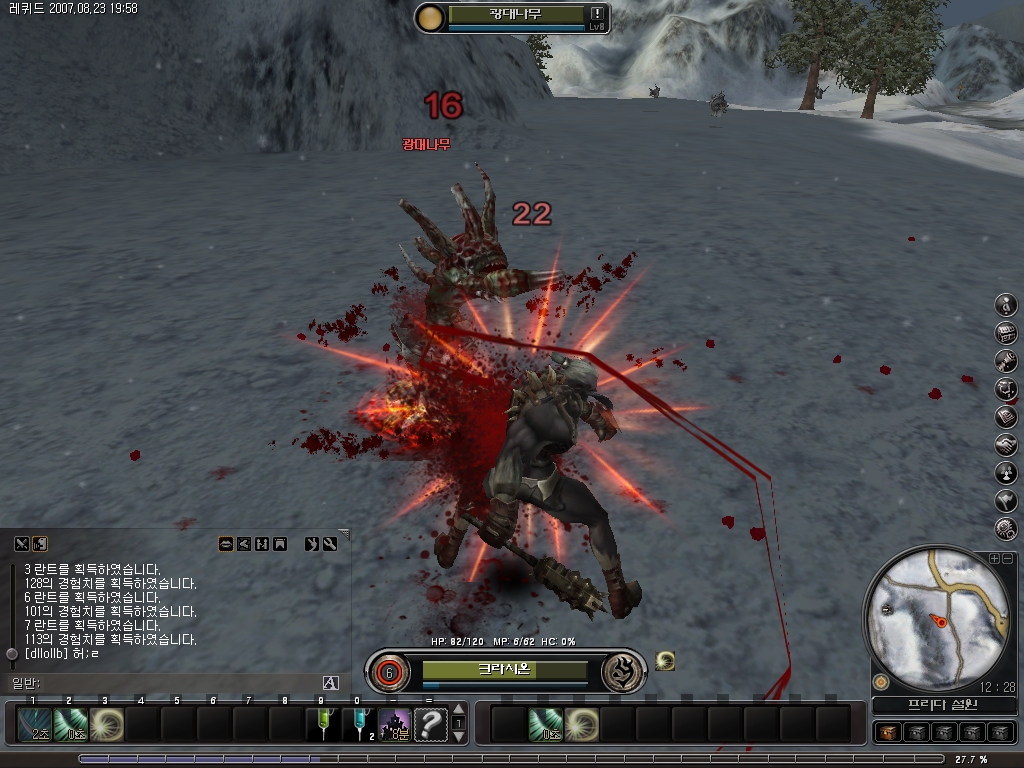The image size is (1024, 768).
Task: Open chat settings with wrench icon
Action: point(329,544)
